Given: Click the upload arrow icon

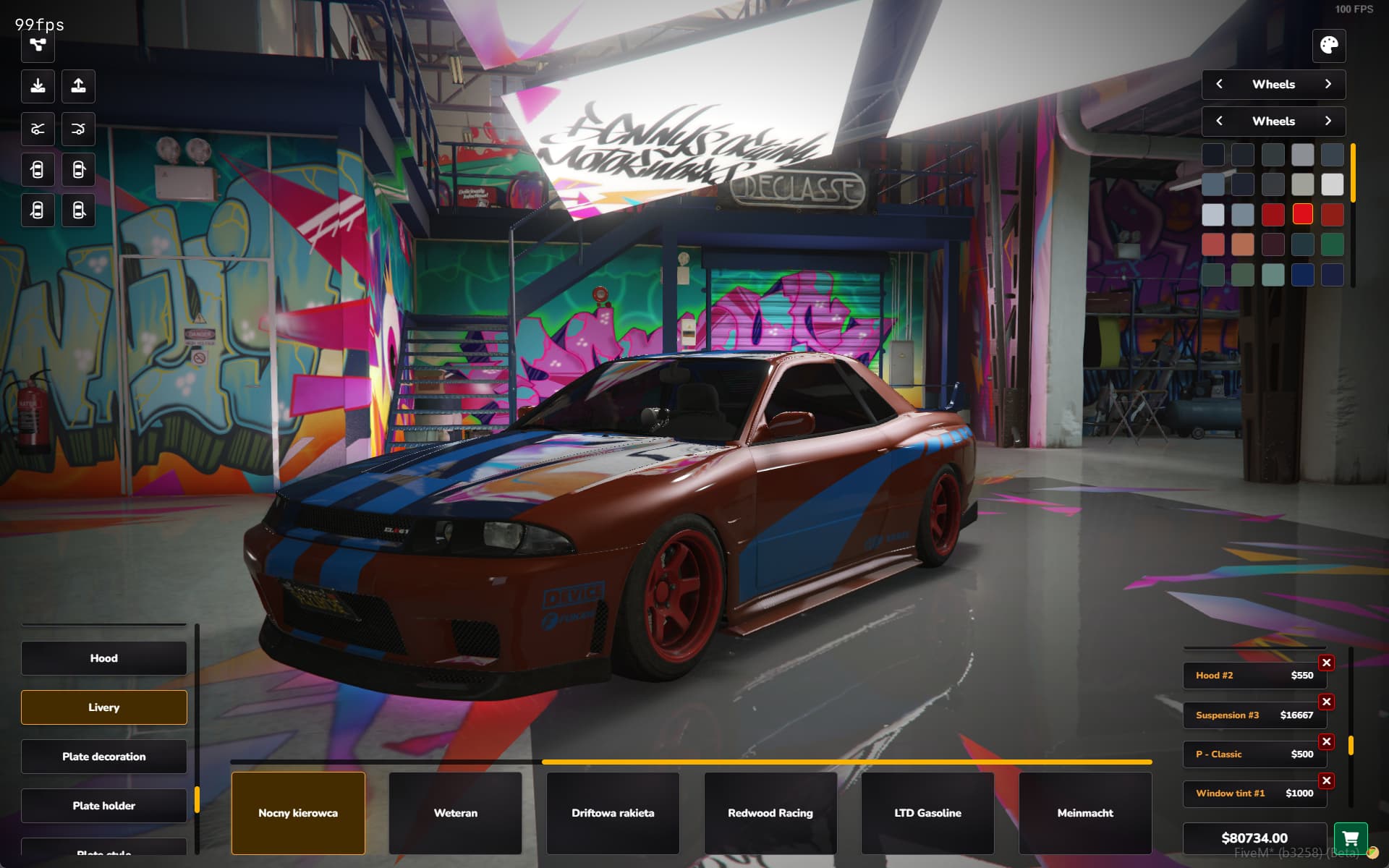Looking at the screenshot, I should pos(78,86).
